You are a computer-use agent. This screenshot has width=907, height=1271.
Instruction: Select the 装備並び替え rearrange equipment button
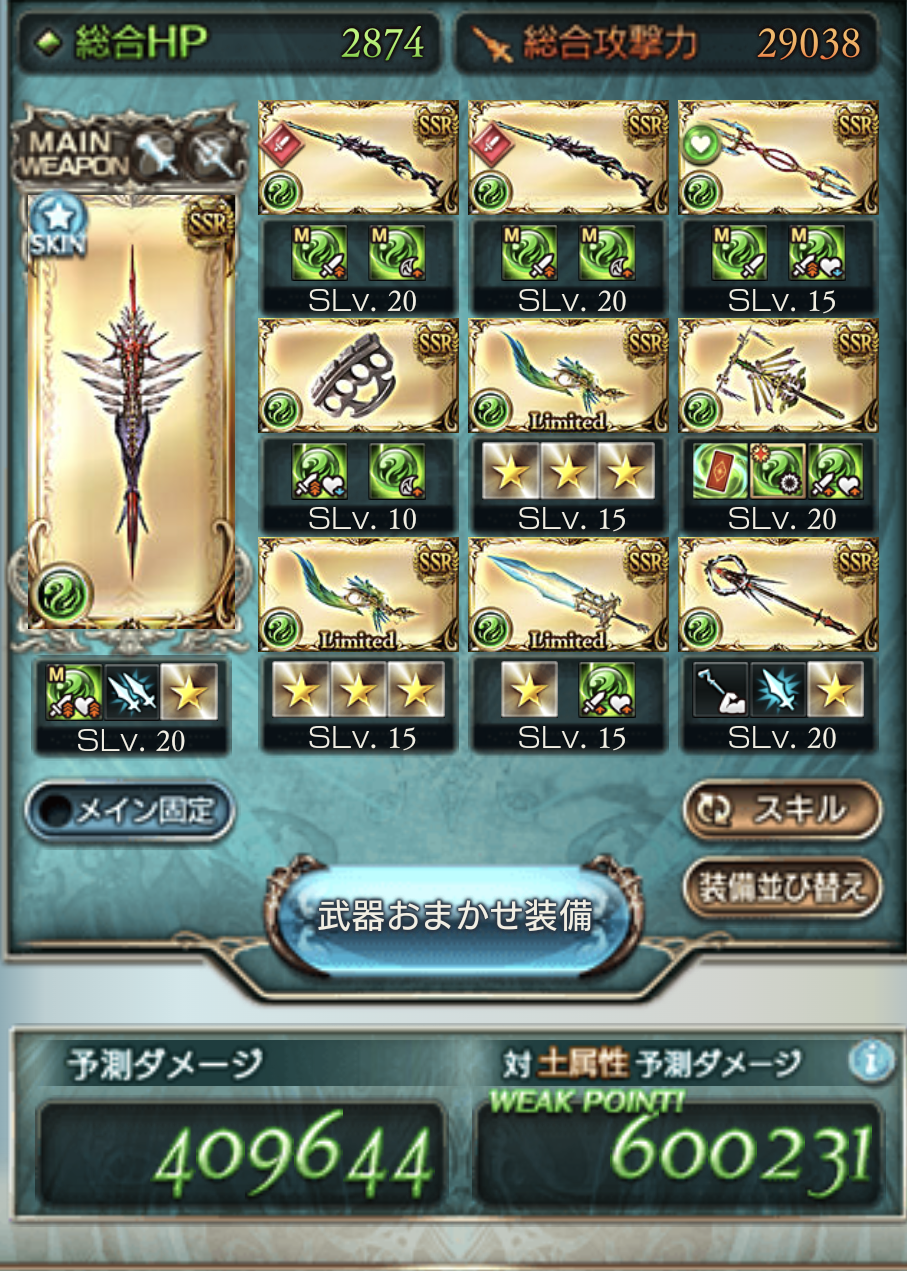782,886
